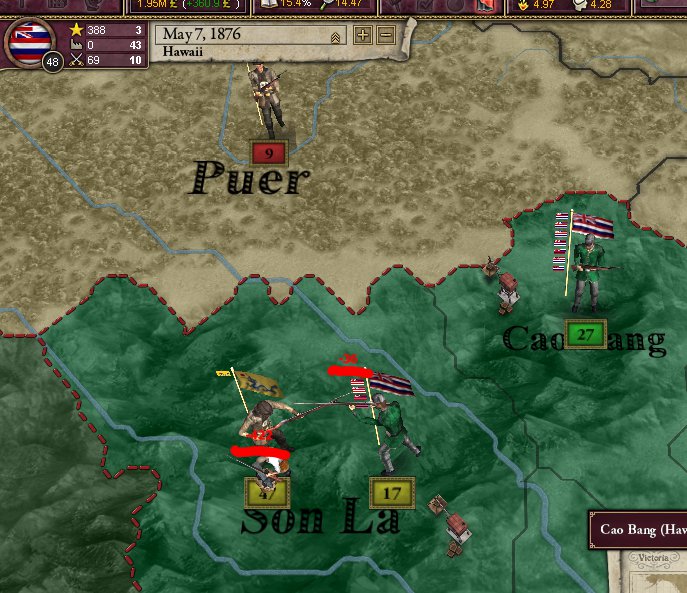
Task: Increase game speed with the plus button
Action: (362, 36)
